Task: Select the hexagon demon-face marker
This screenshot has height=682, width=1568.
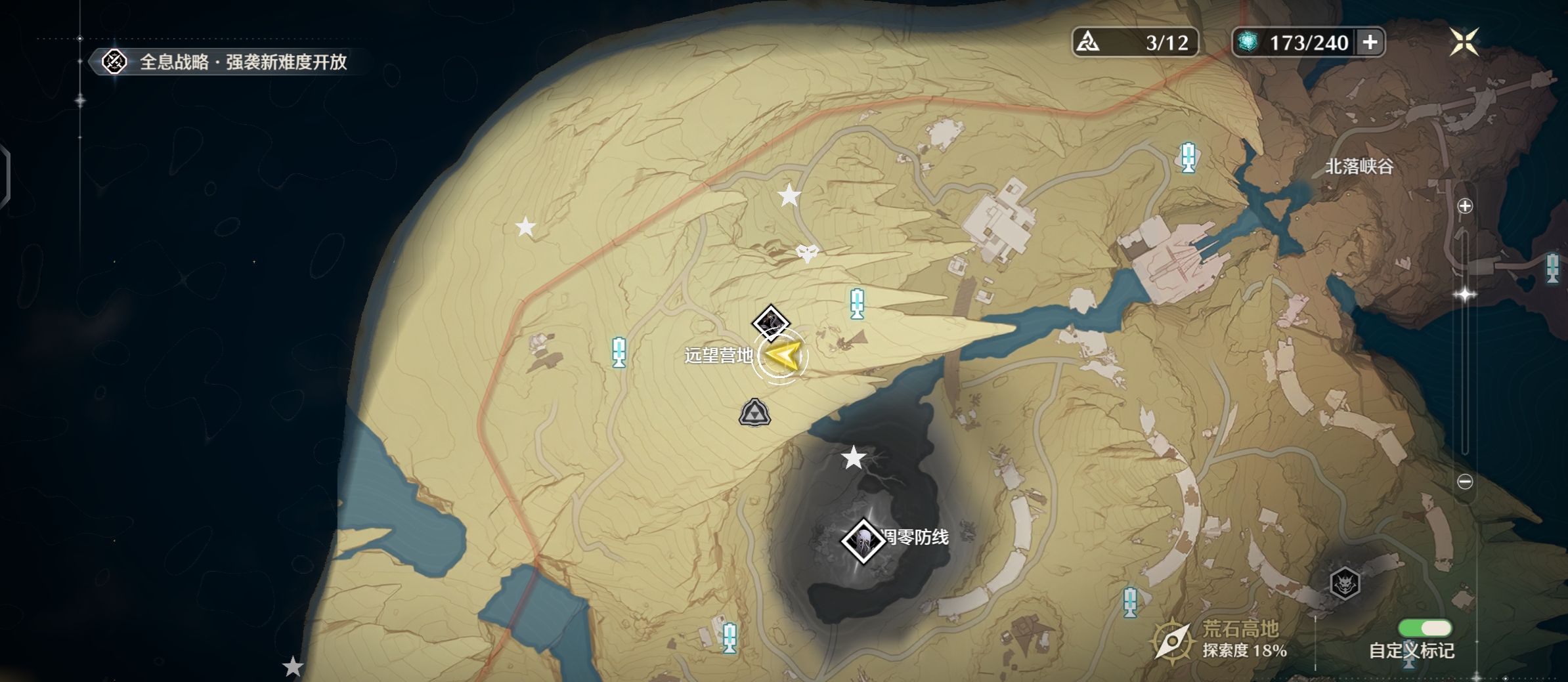Action: 1344,583
